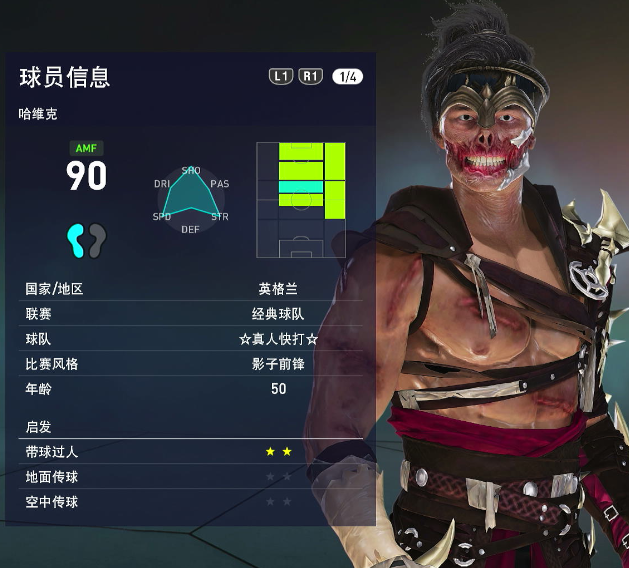The width and height of the screenshot is (629, 568).
Task: Click the 1/4 page indicator
Action: 346,76
